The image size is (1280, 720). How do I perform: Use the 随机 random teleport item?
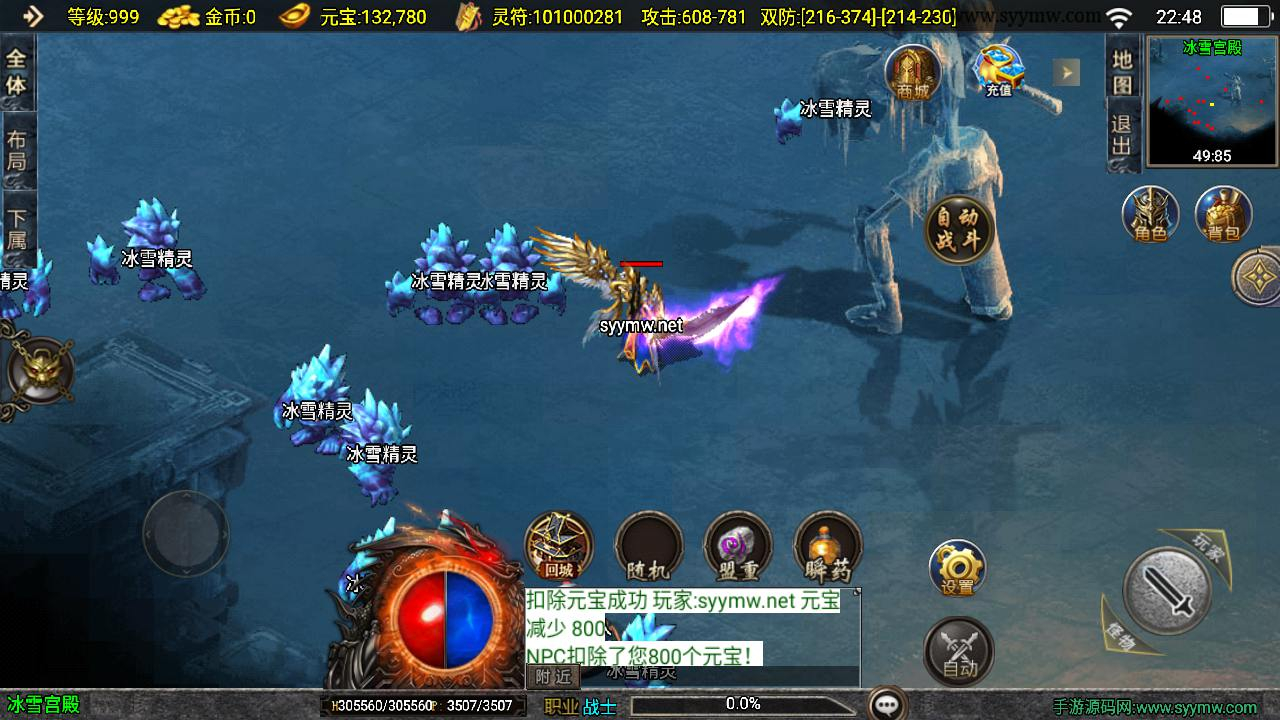click(x=648, y=547)
